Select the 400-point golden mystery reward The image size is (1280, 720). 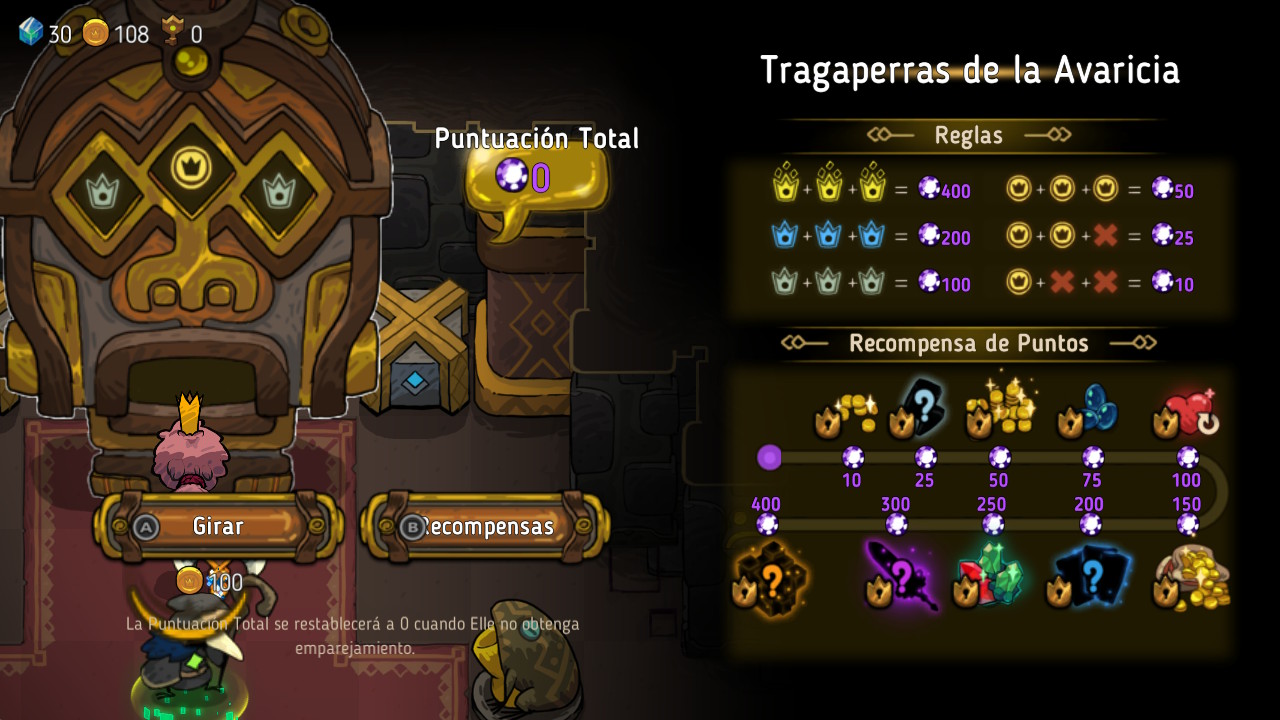coord(768,578)
